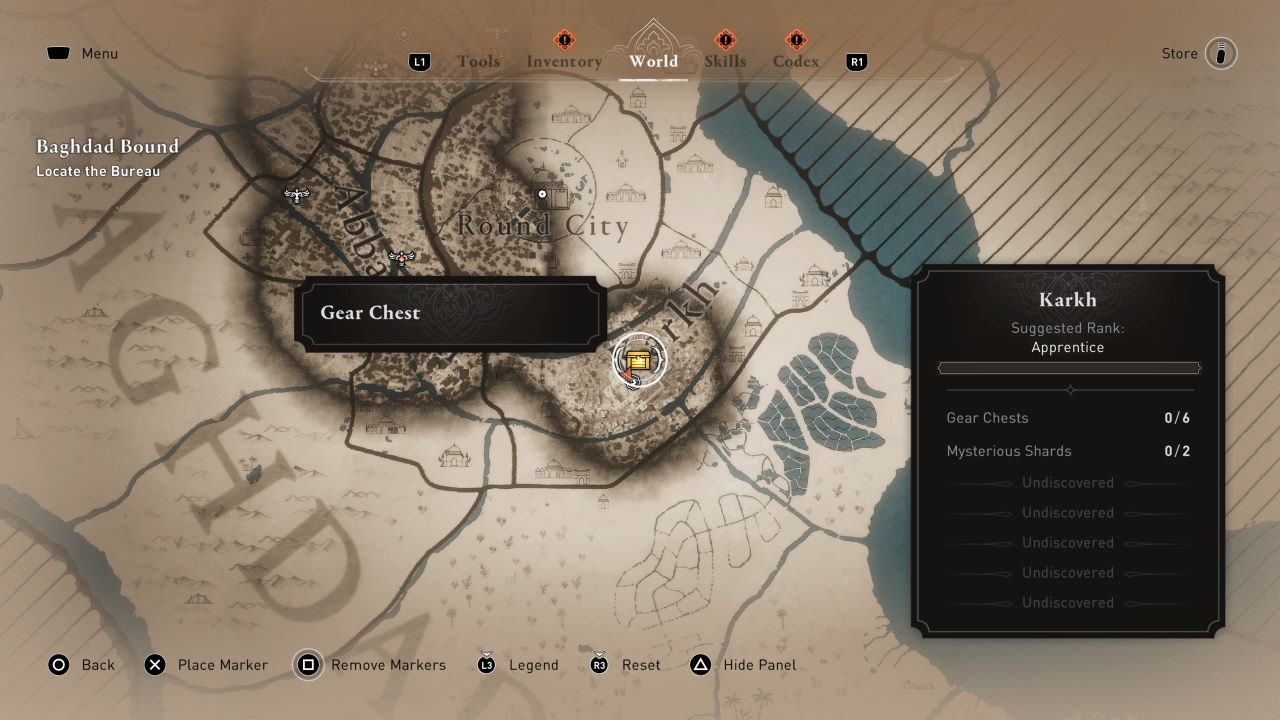The width and height of the screenshot is (1280, 720).
Task: Reset the map view
Action: [626, 665]
